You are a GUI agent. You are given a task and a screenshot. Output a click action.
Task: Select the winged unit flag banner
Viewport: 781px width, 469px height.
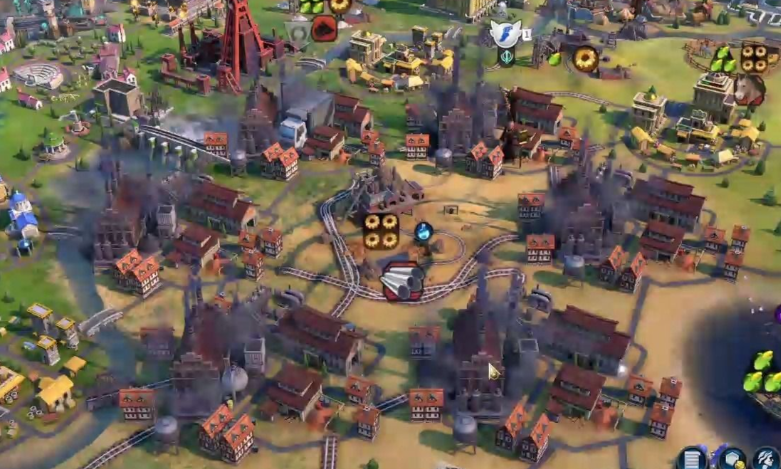(x=506, y=33)
